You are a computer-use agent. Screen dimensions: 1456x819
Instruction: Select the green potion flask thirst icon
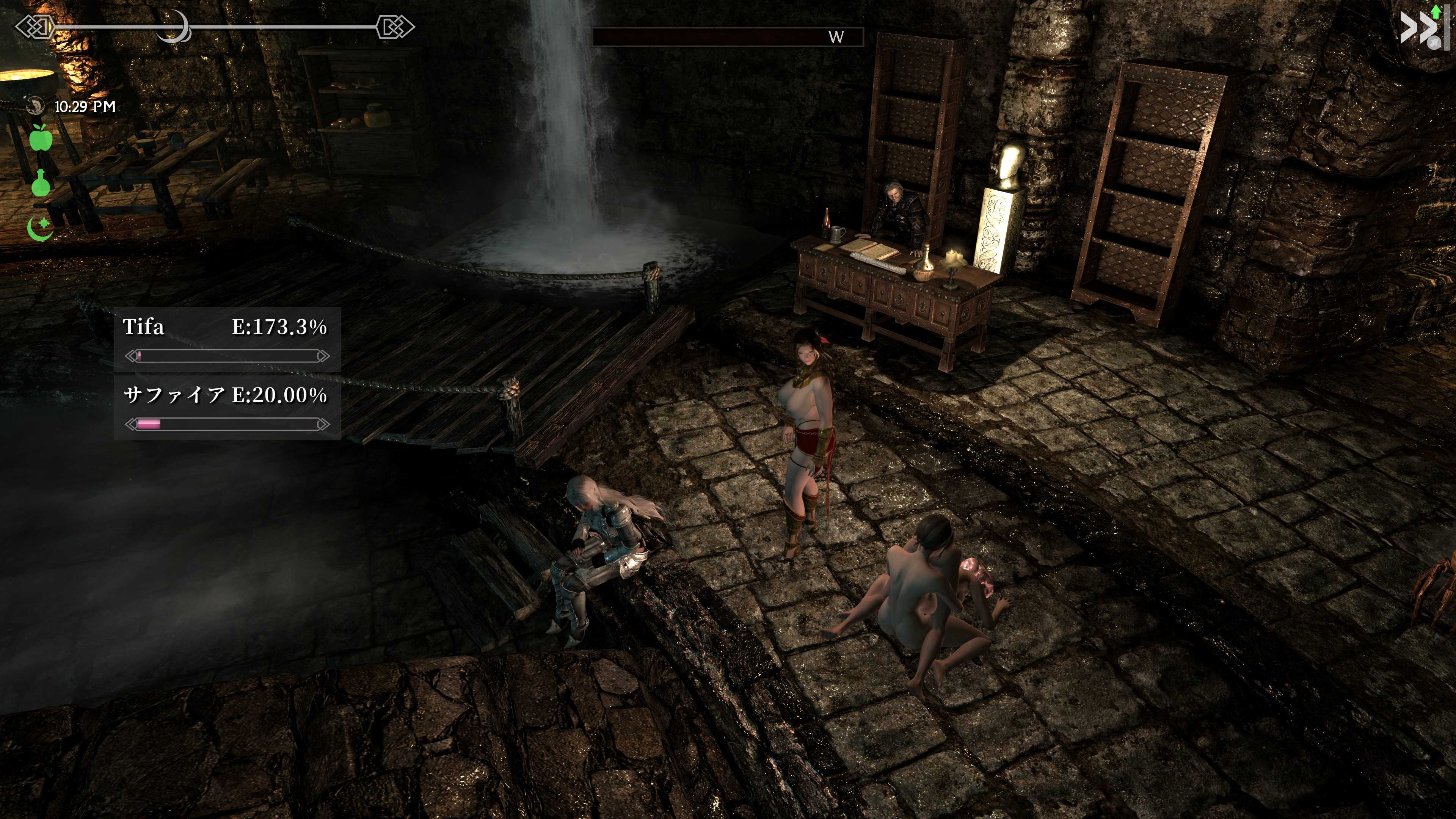click(x=41, y=182)
